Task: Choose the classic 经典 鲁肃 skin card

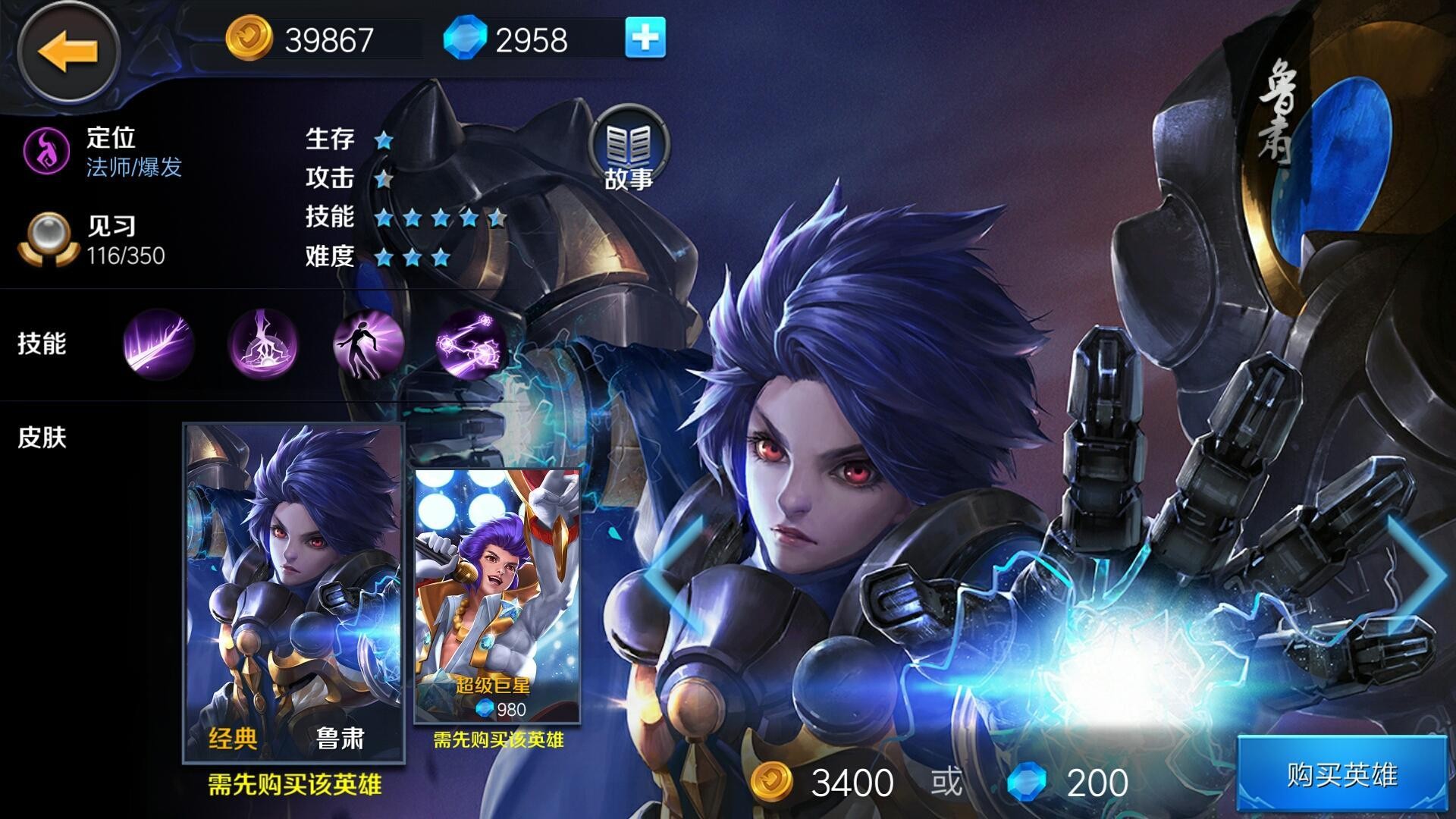Action: tap(293, 591)
